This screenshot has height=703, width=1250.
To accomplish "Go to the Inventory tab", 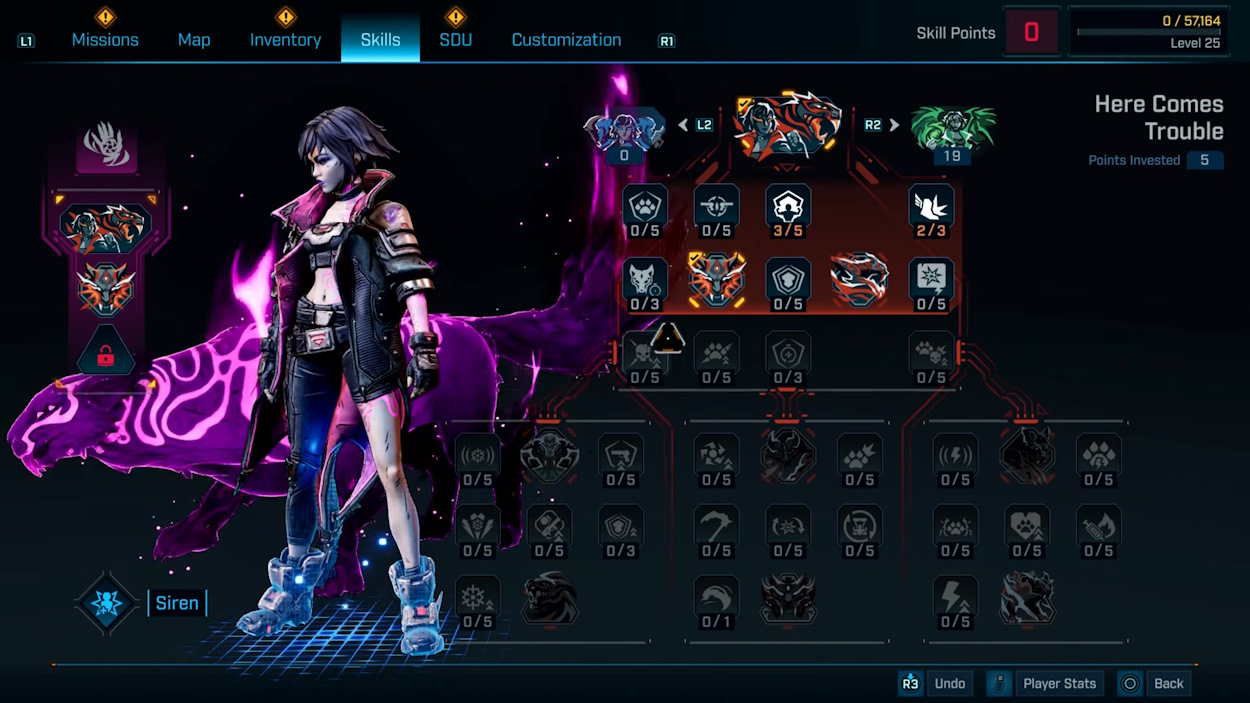I will (285, 40).
